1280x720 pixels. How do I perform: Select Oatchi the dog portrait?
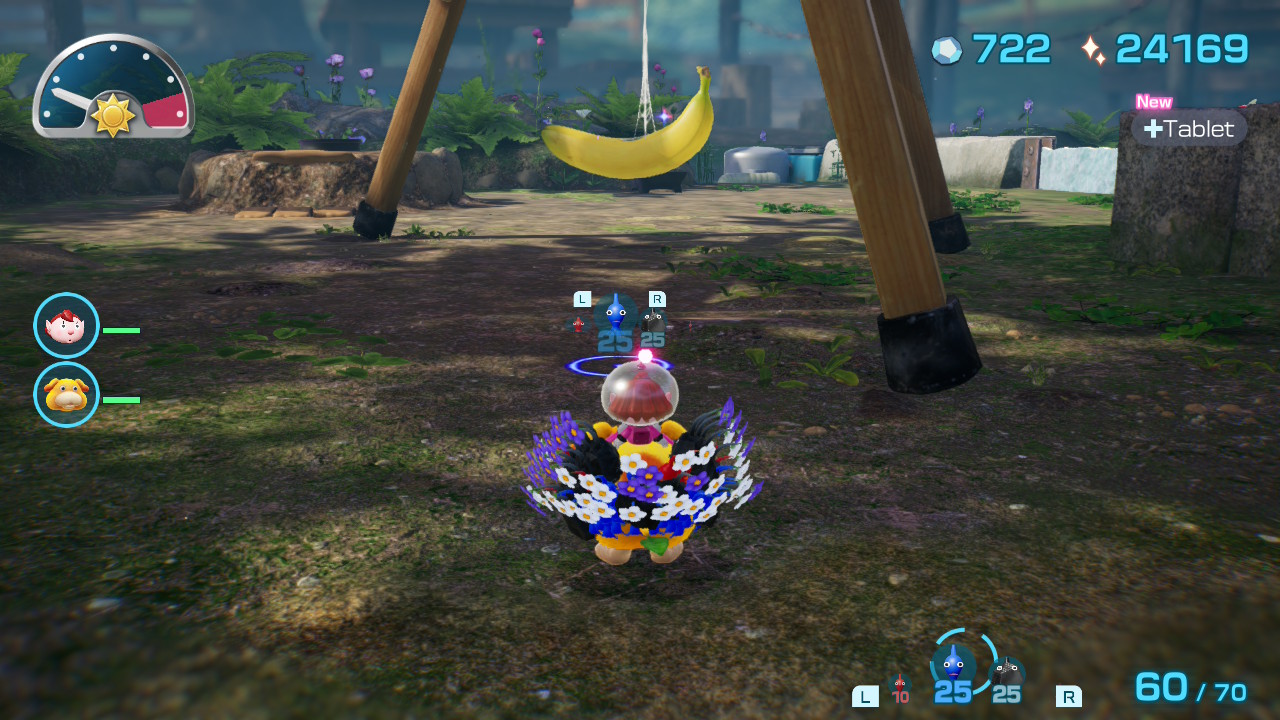66,395
